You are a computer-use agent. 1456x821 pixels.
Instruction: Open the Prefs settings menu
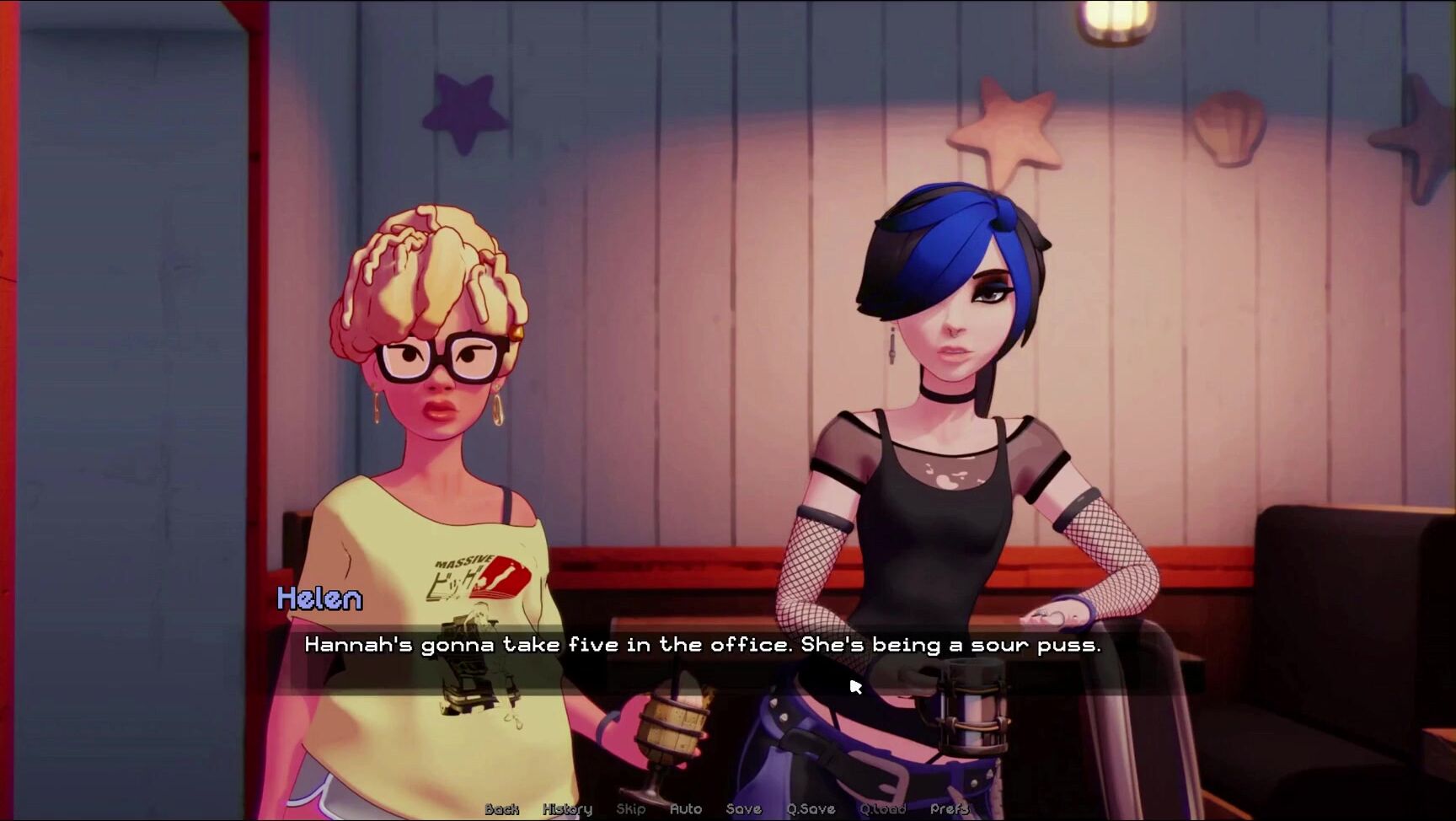(x=949, y=809)
